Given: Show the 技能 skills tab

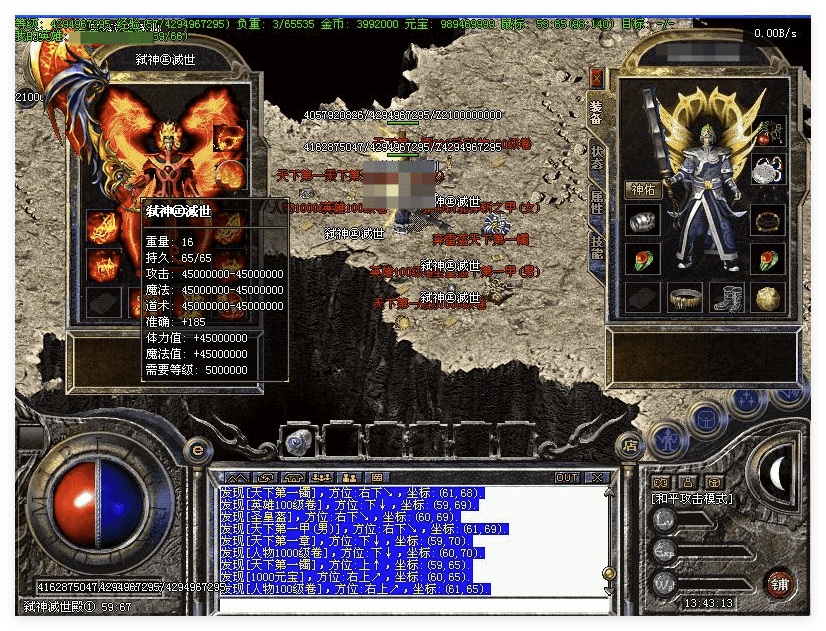Looking at the screenshot, I should (597, 247).
